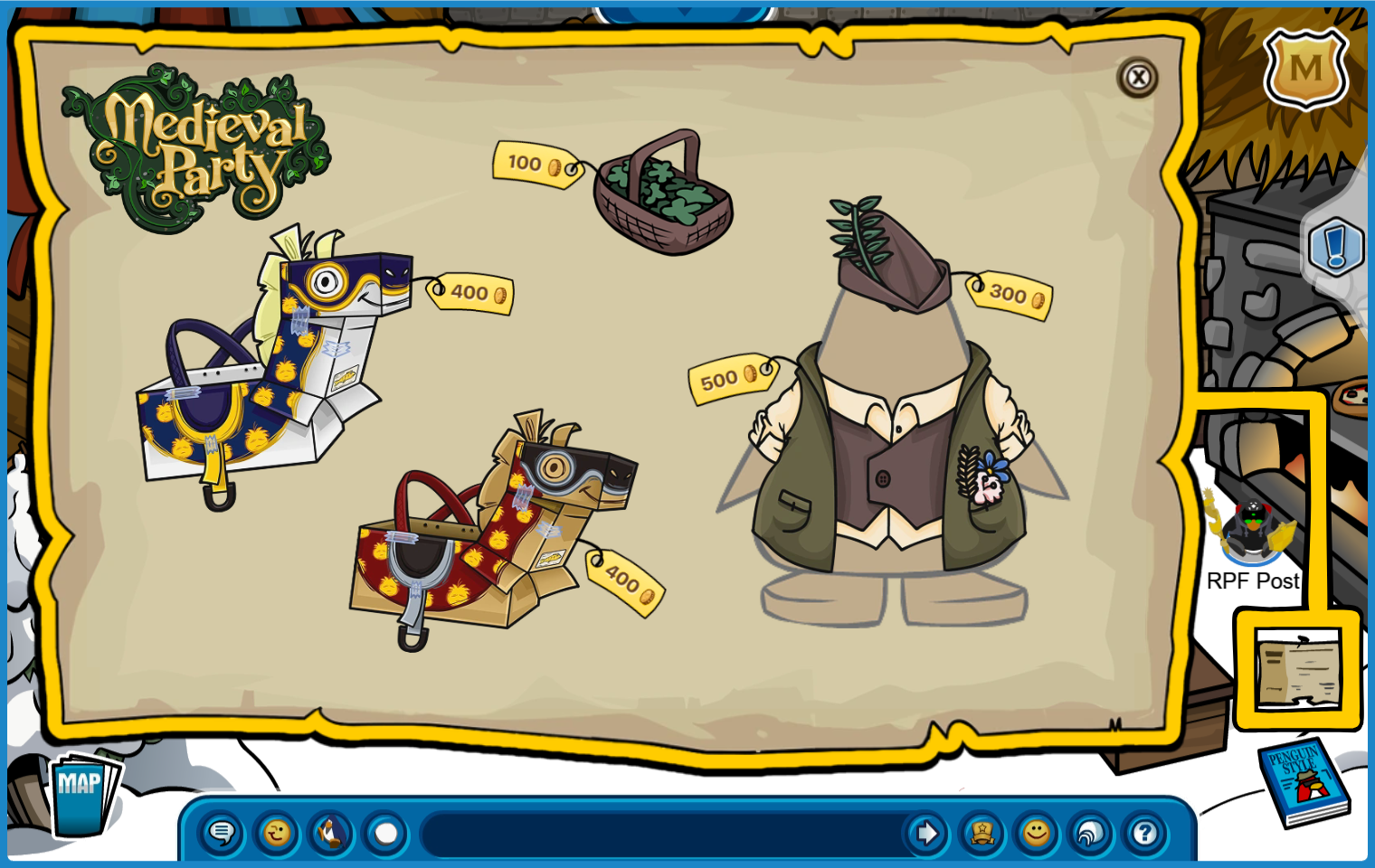Go to your igloo

tap(1091, 833)
